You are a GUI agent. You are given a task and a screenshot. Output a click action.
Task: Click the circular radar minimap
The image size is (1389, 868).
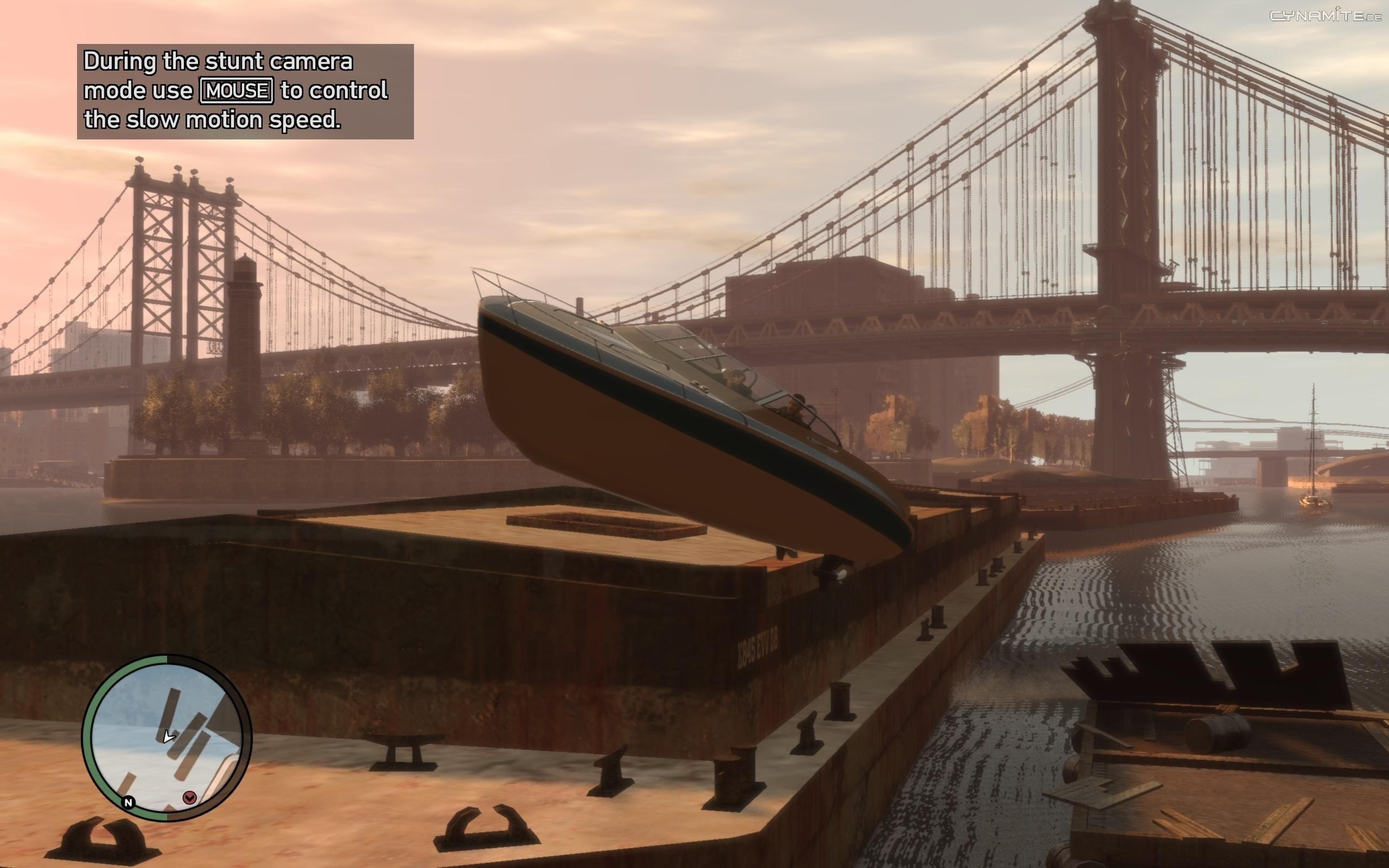[167, 738]
